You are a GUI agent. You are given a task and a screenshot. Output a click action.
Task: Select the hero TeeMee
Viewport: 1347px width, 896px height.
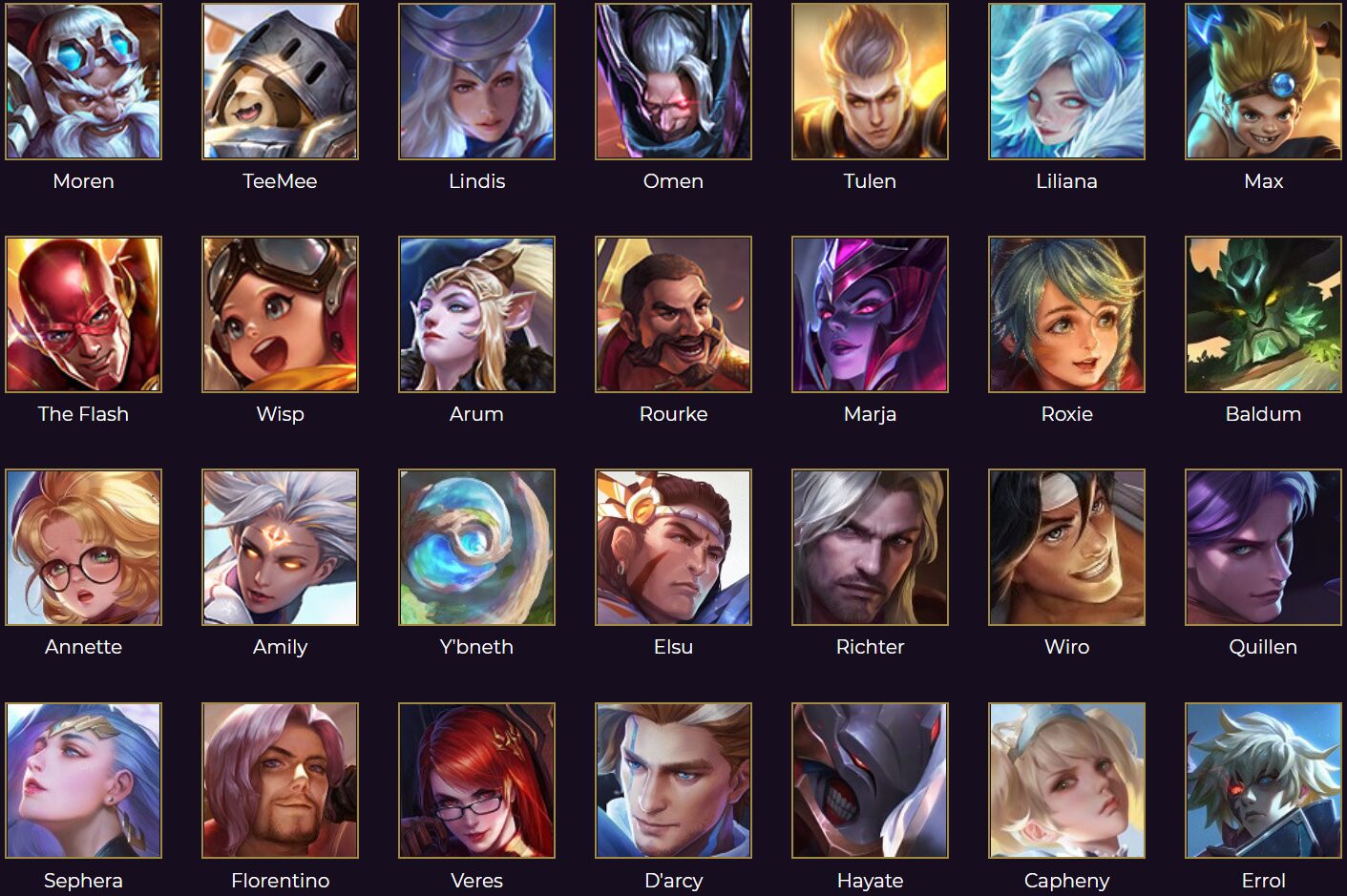[280, 81]
